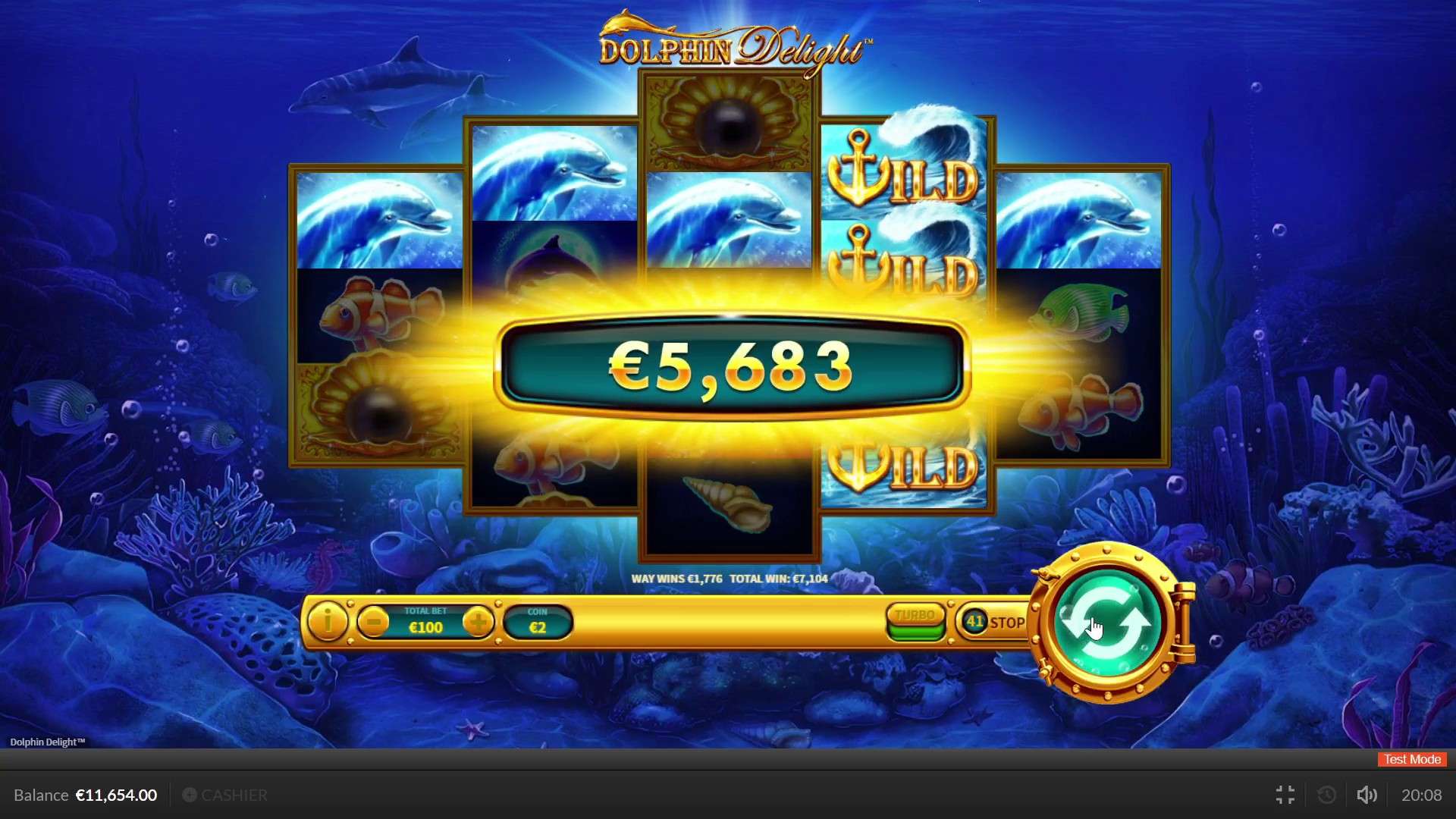Click the Balance showing €11,654.00

click(x=86, y=795)
